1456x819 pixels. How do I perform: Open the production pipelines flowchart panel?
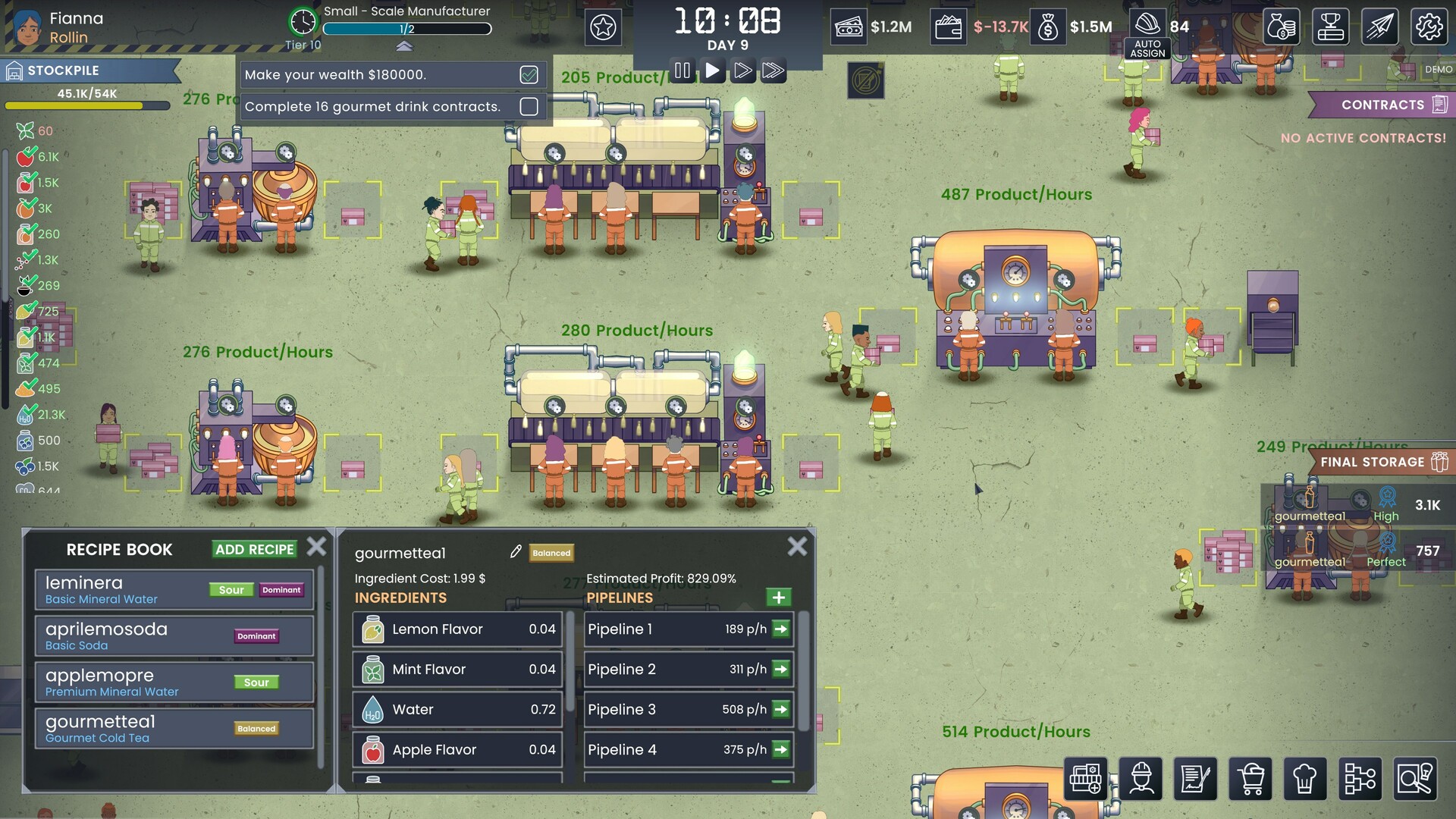[1362, 778]
